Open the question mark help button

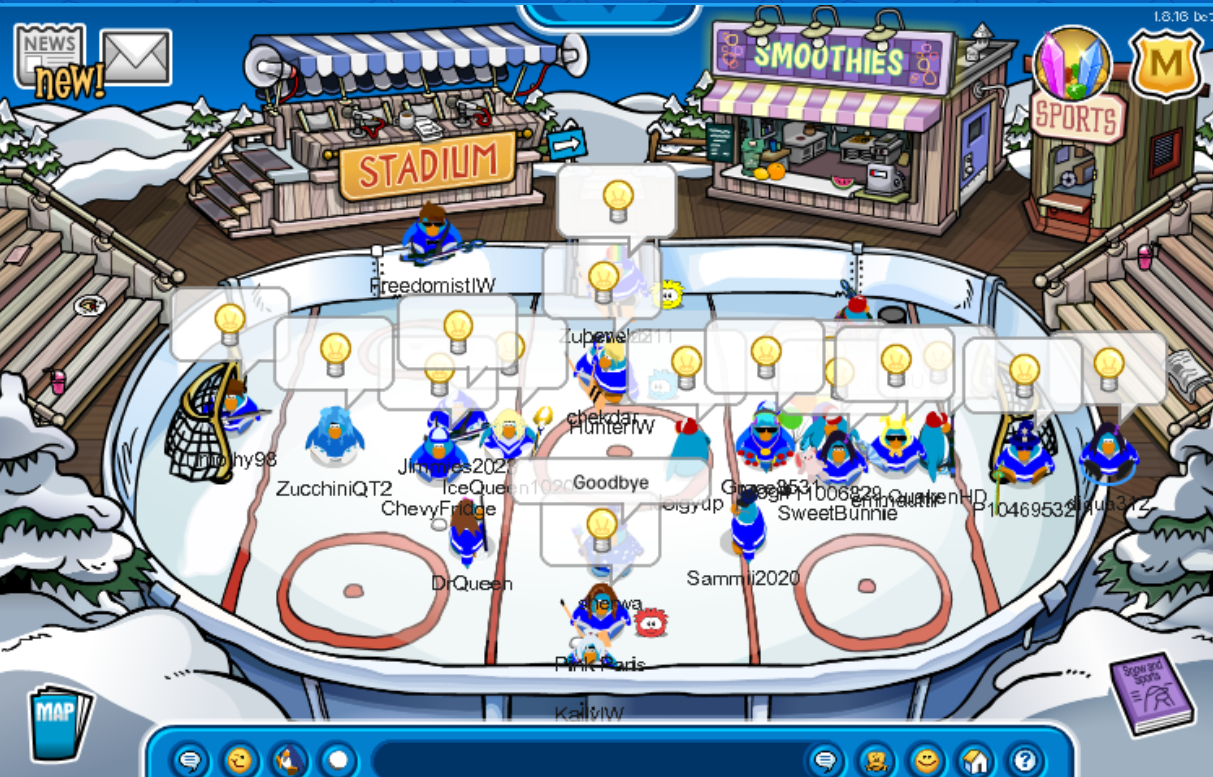pyautogui.click(x=1025, y=761)
